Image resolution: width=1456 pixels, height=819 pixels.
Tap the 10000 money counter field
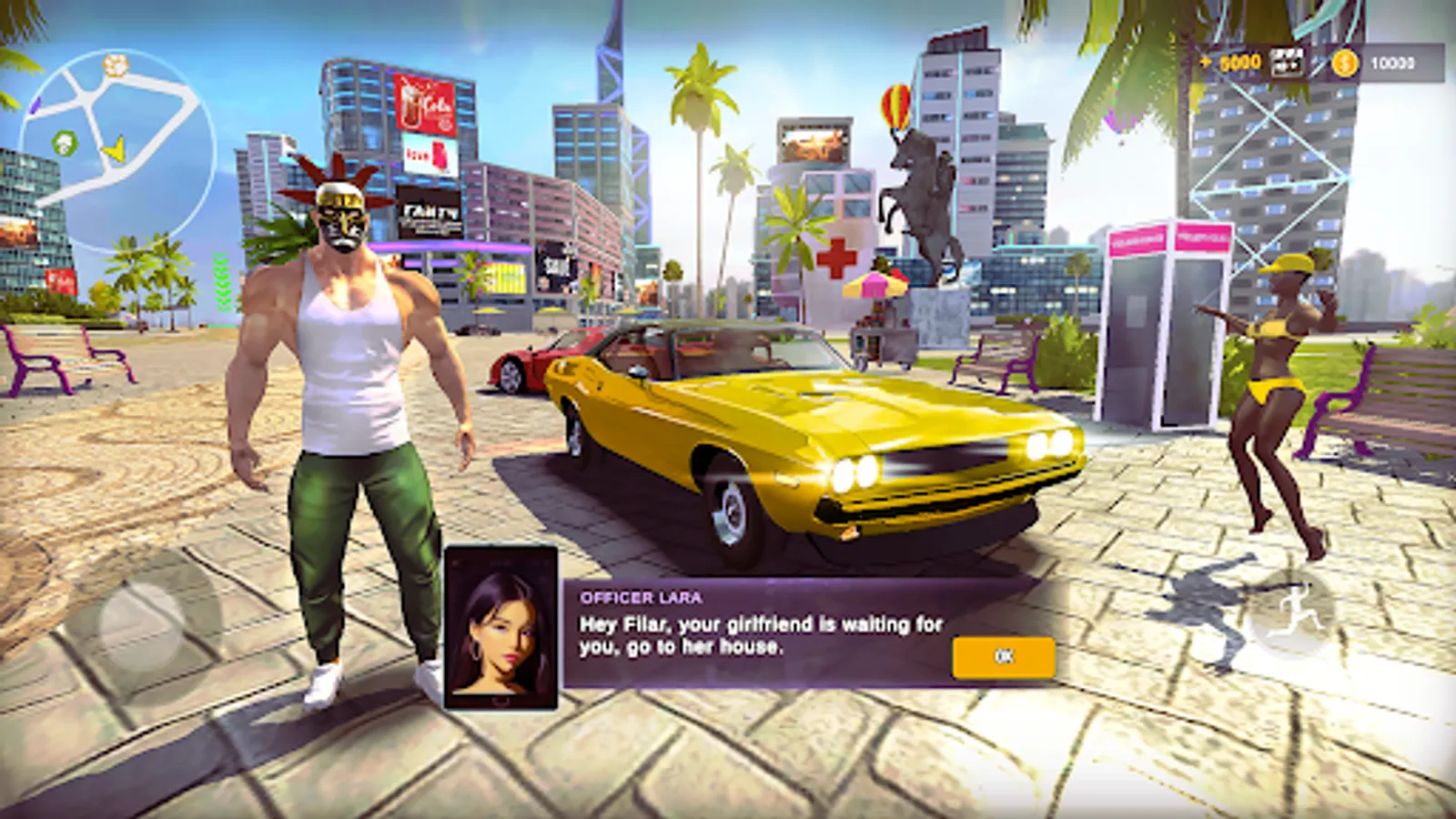click(x=1395, y=64)
